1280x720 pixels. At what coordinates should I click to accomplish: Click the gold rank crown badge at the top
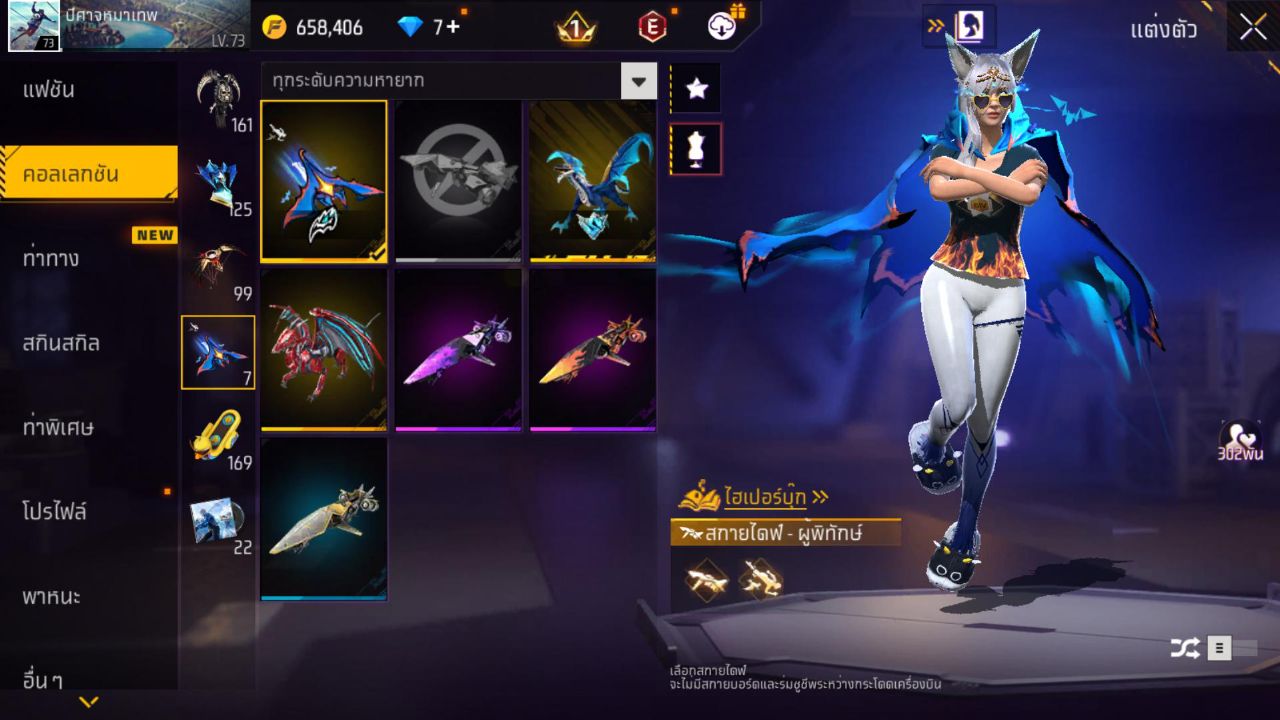(x=573, y=27)
